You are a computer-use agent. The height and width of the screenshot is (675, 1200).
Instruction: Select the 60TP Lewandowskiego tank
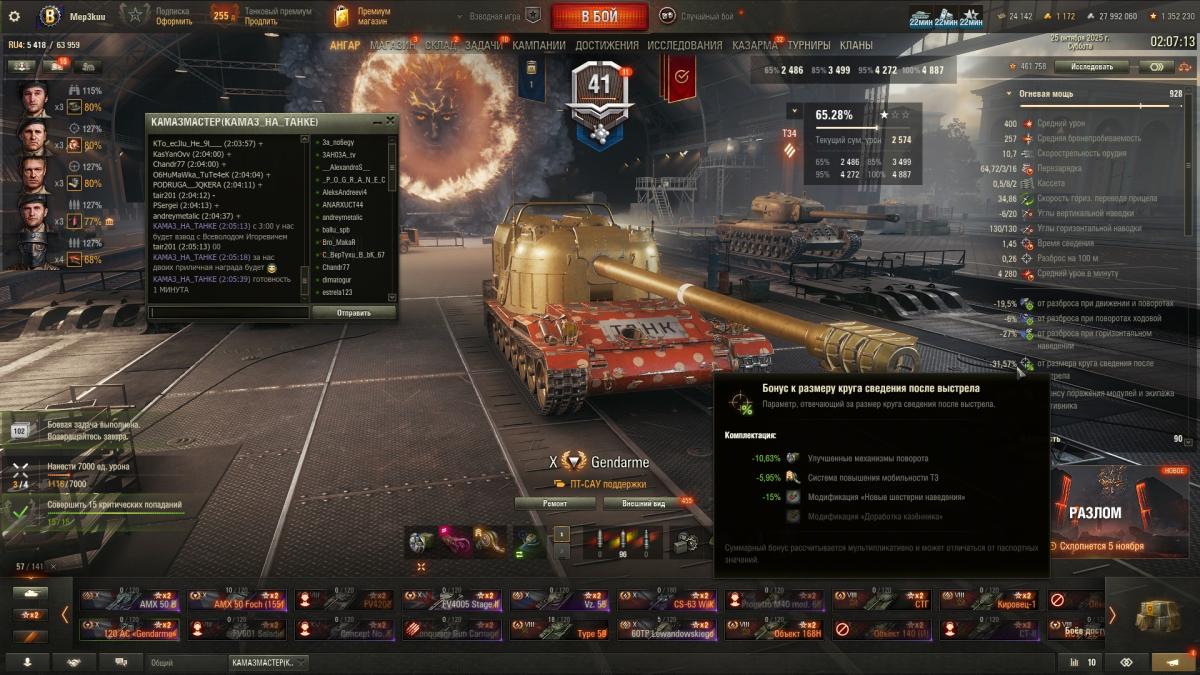(x=667, y=630)
